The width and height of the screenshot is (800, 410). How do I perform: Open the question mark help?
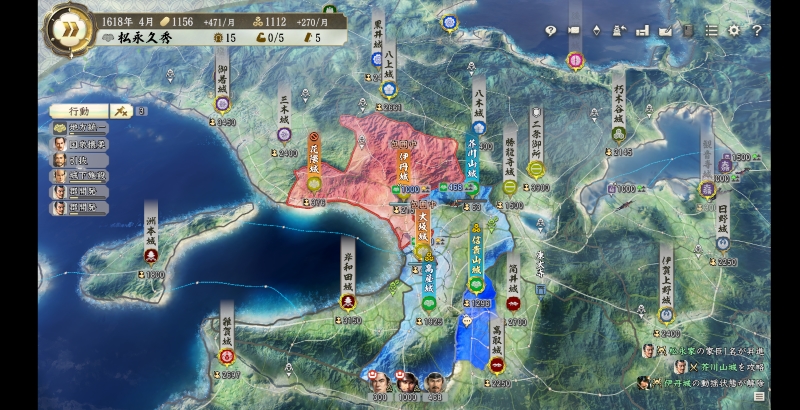pos(757,30)
